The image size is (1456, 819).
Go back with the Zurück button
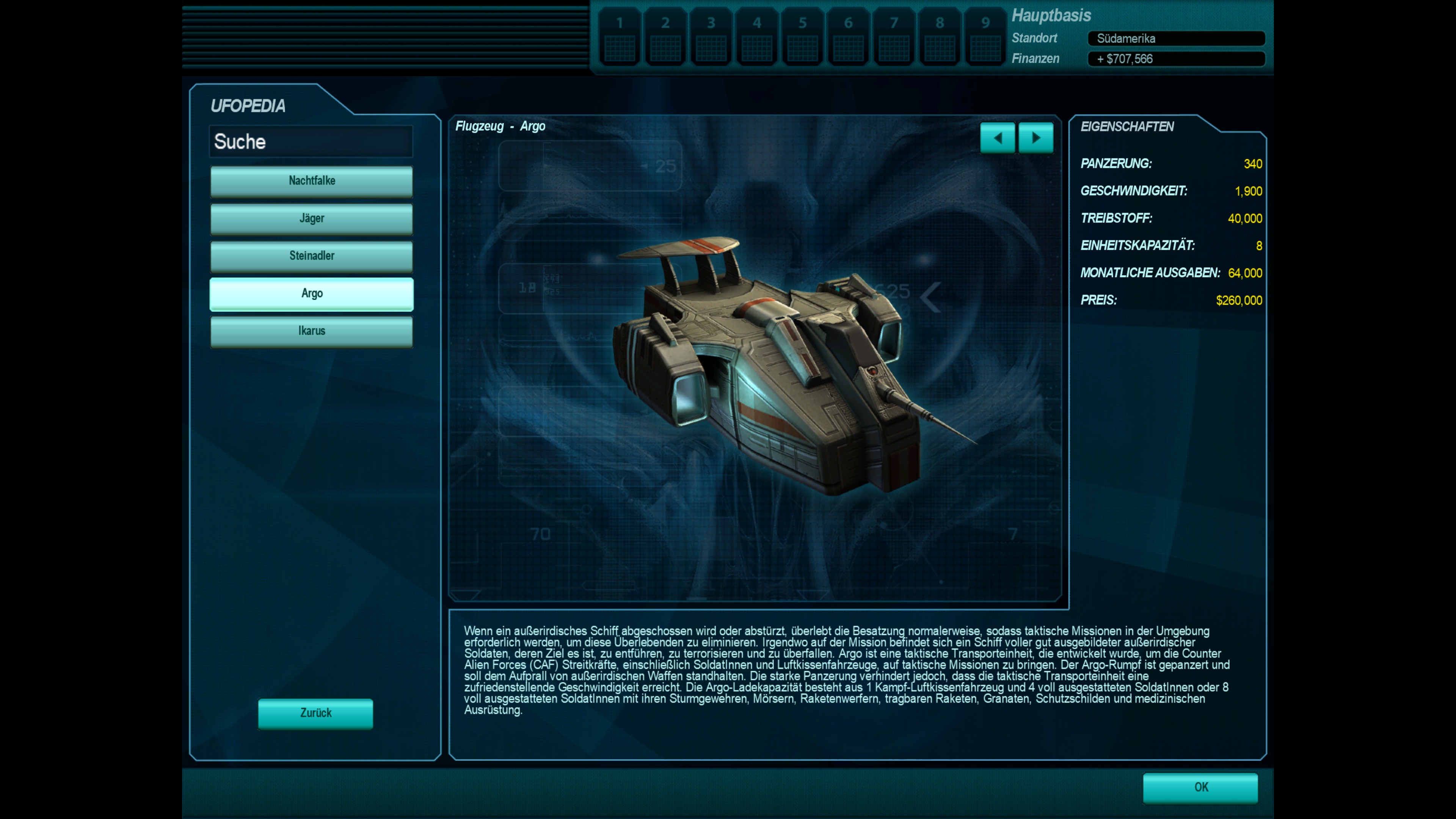pos(315,713)
